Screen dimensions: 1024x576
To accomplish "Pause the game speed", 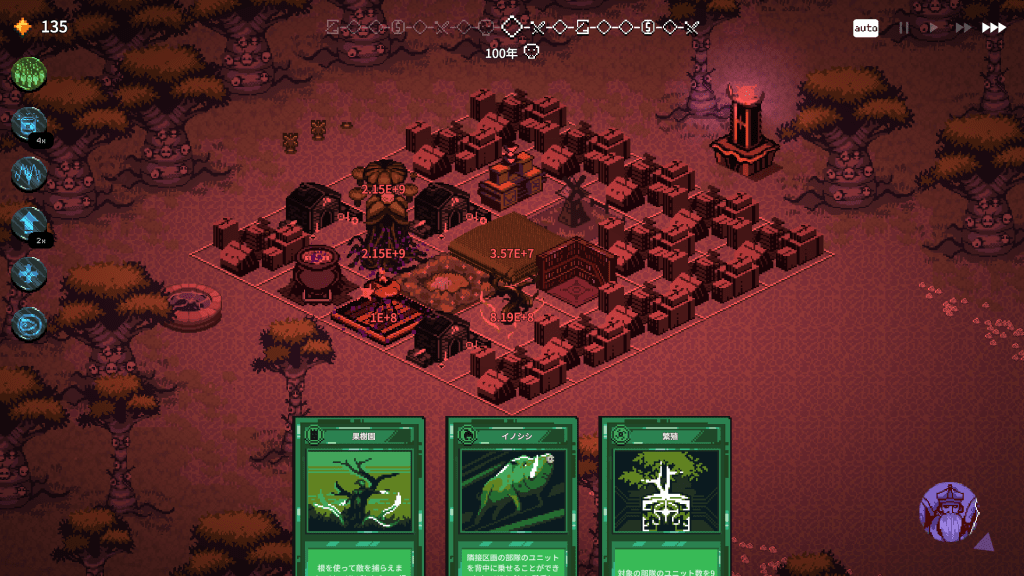I will click(x=904, y=28).
